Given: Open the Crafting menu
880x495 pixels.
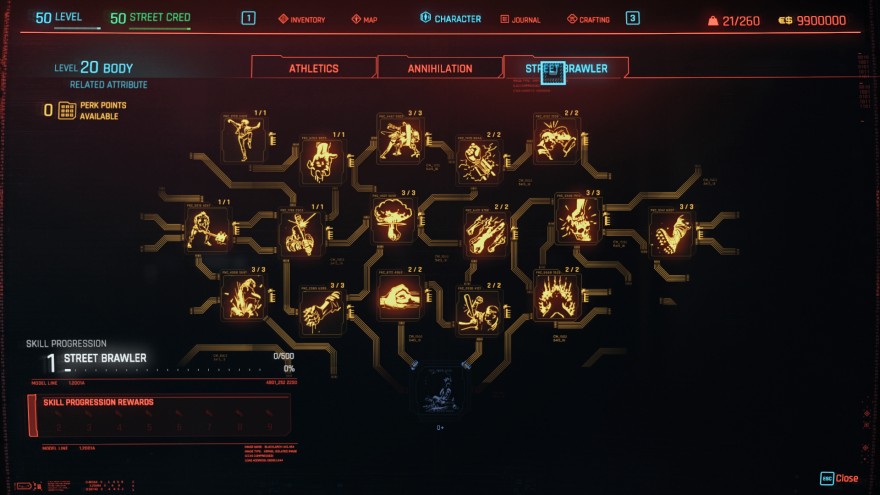Looking at the screenshot, I should coord(588,19).
